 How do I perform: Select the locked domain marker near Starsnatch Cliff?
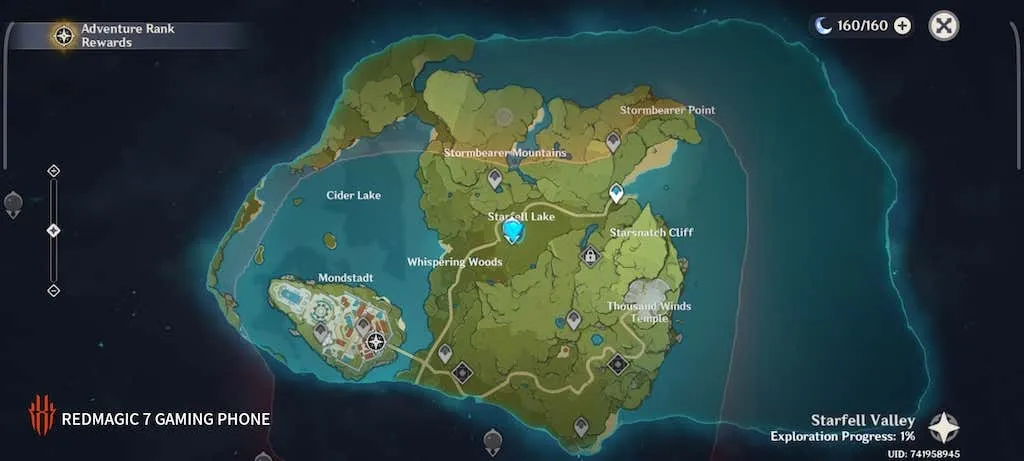tap(591, 256)
